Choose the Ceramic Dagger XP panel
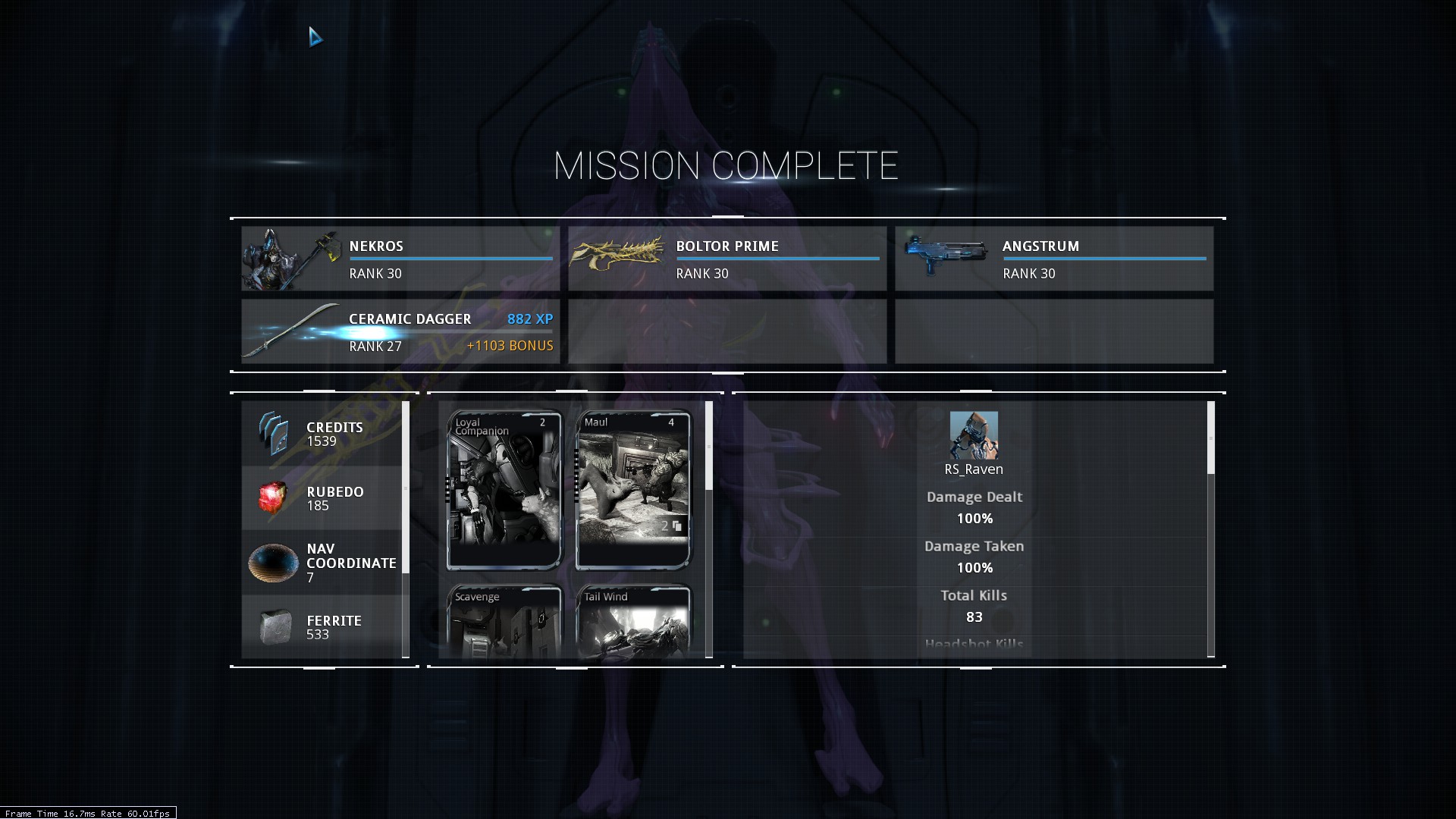Image resolution: width=1456 pixels, height=819 pixels. 400,331
